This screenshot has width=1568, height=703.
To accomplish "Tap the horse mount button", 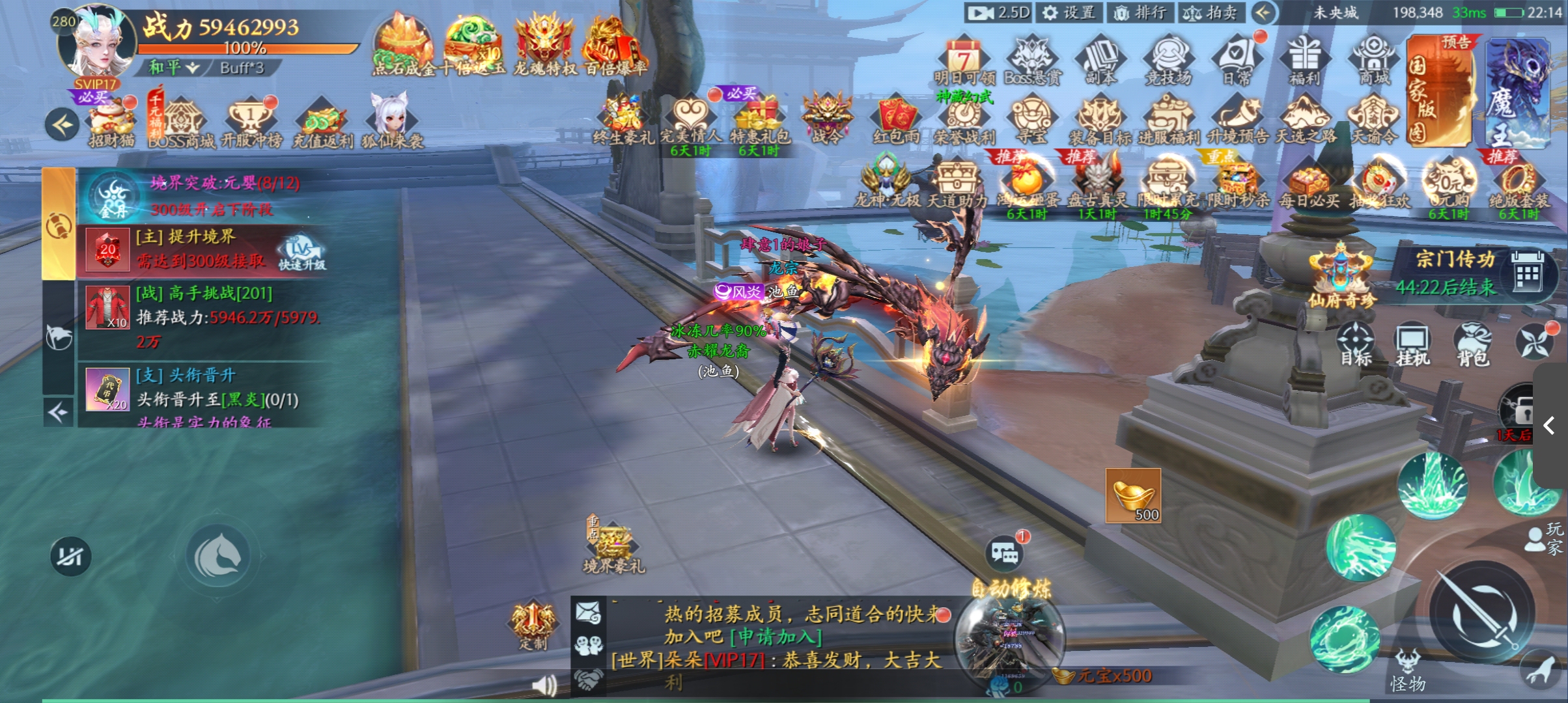I will pos(219,556).
